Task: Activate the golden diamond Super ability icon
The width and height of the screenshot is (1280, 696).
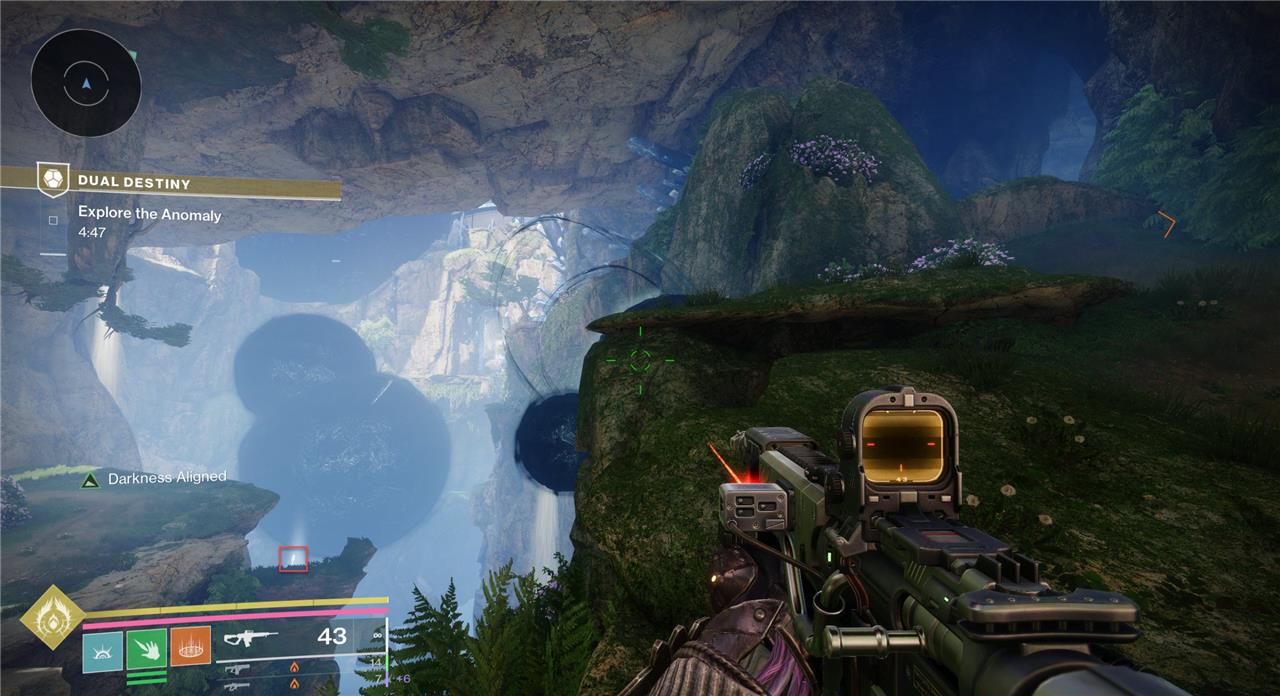Action: (x=52, y=618)
